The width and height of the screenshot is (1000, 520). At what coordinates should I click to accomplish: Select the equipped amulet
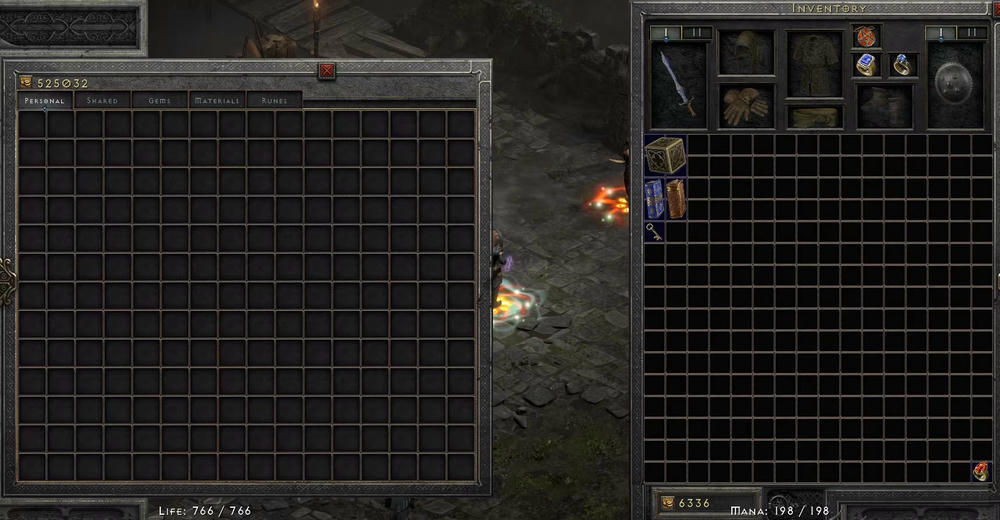click(x=866, y=37)
